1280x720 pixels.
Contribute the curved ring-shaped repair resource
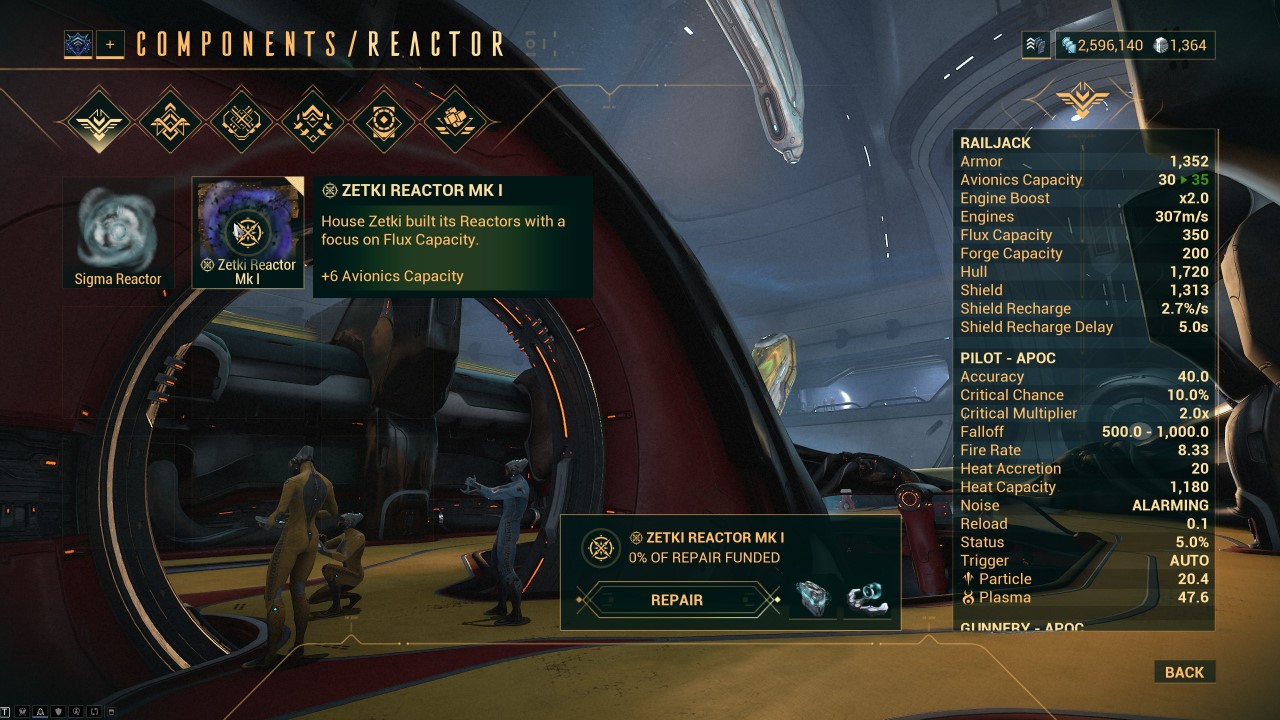point(867,599)
